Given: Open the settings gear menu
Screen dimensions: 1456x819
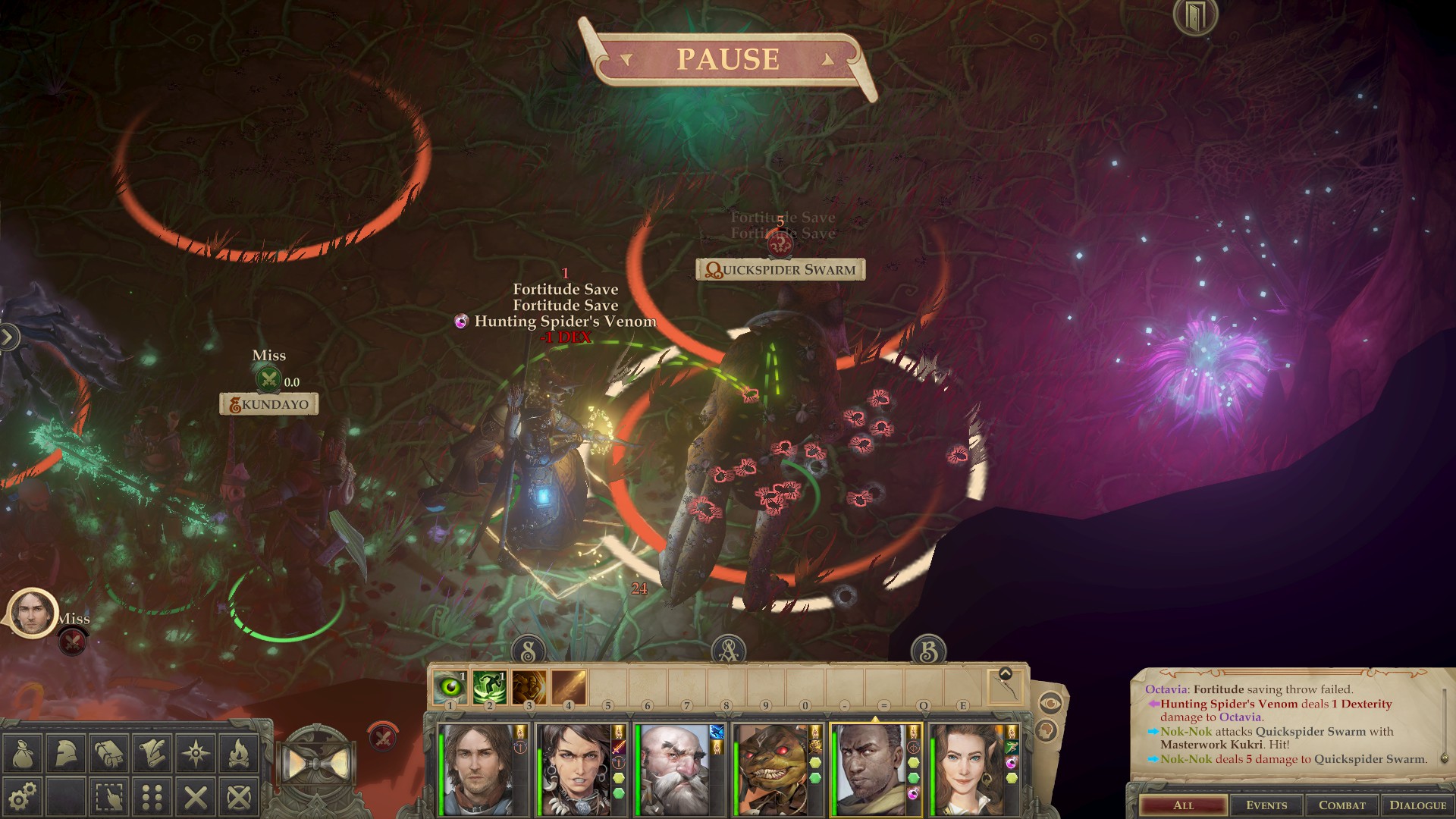Looking at the screenshot, I should pyautogui.click(x=22, y=795).
